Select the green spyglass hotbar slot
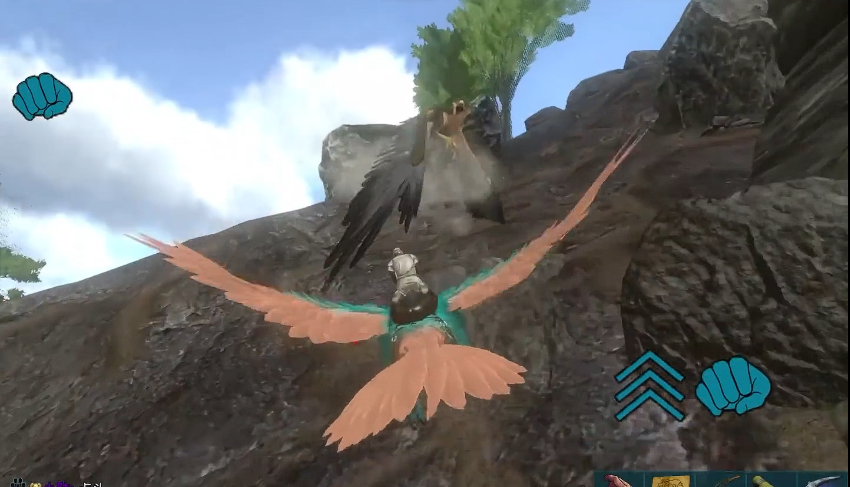The image size is (850, 487). [771, 481]
